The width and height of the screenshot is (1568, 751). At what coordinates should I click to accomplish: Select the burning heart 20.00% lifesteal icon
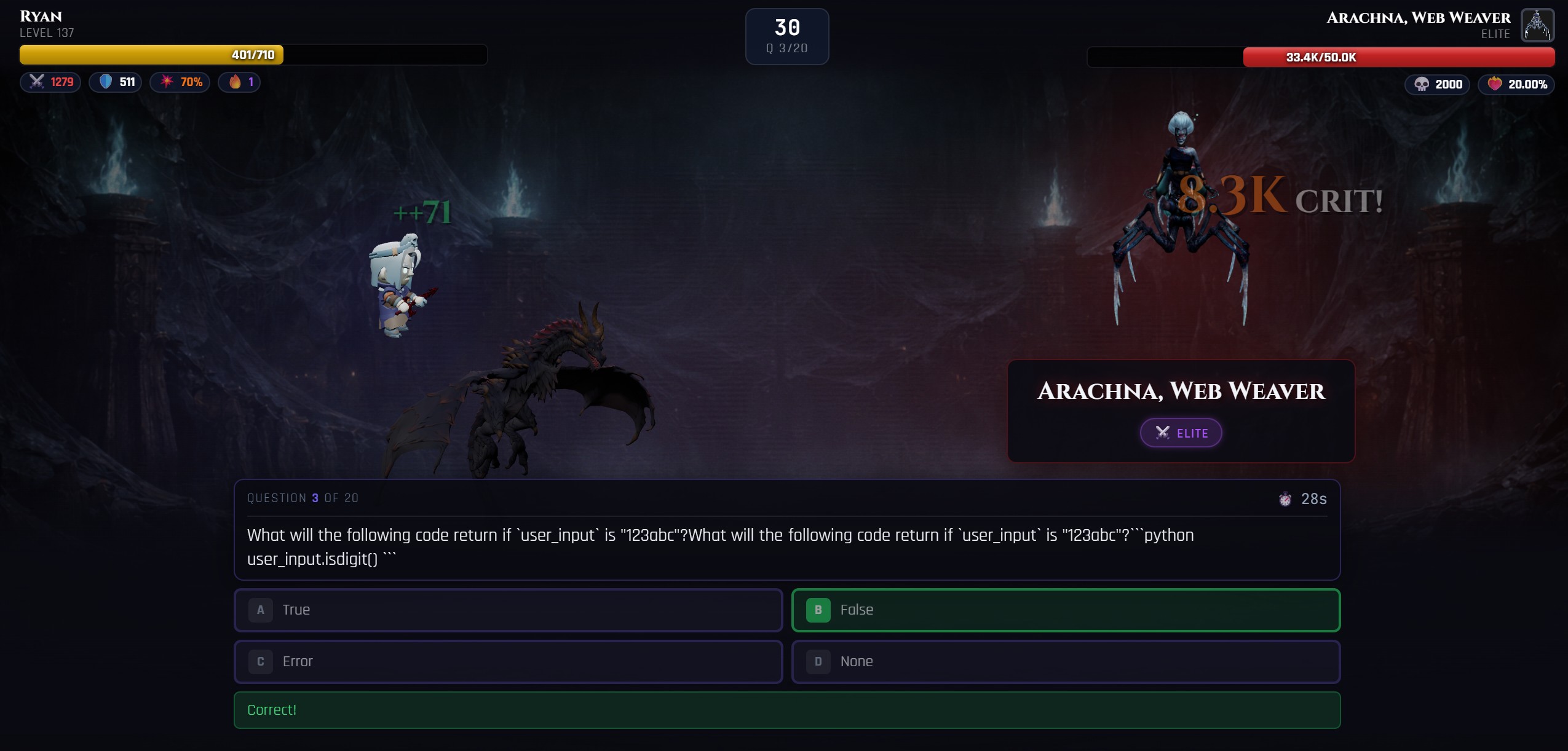1495,84
